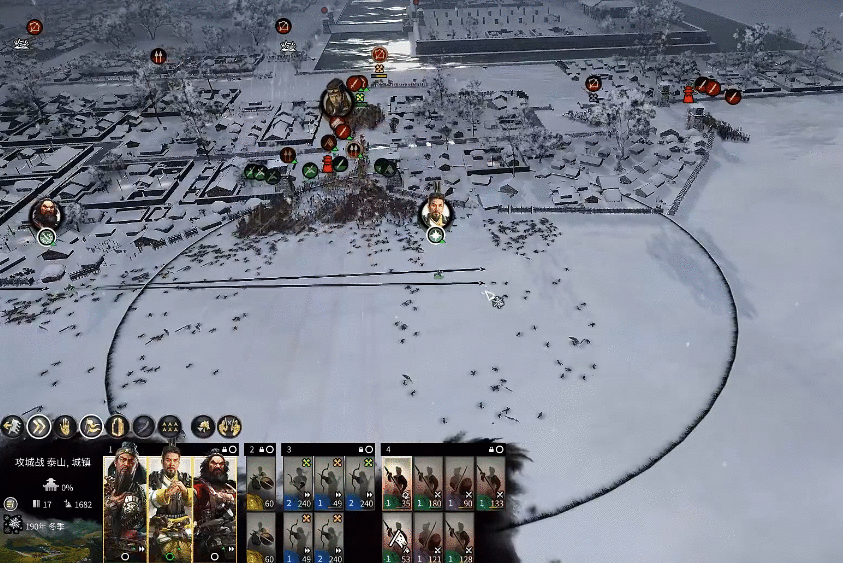Click the horse head command button
Screen dimensions: 843x563
(x=203, y=427)
